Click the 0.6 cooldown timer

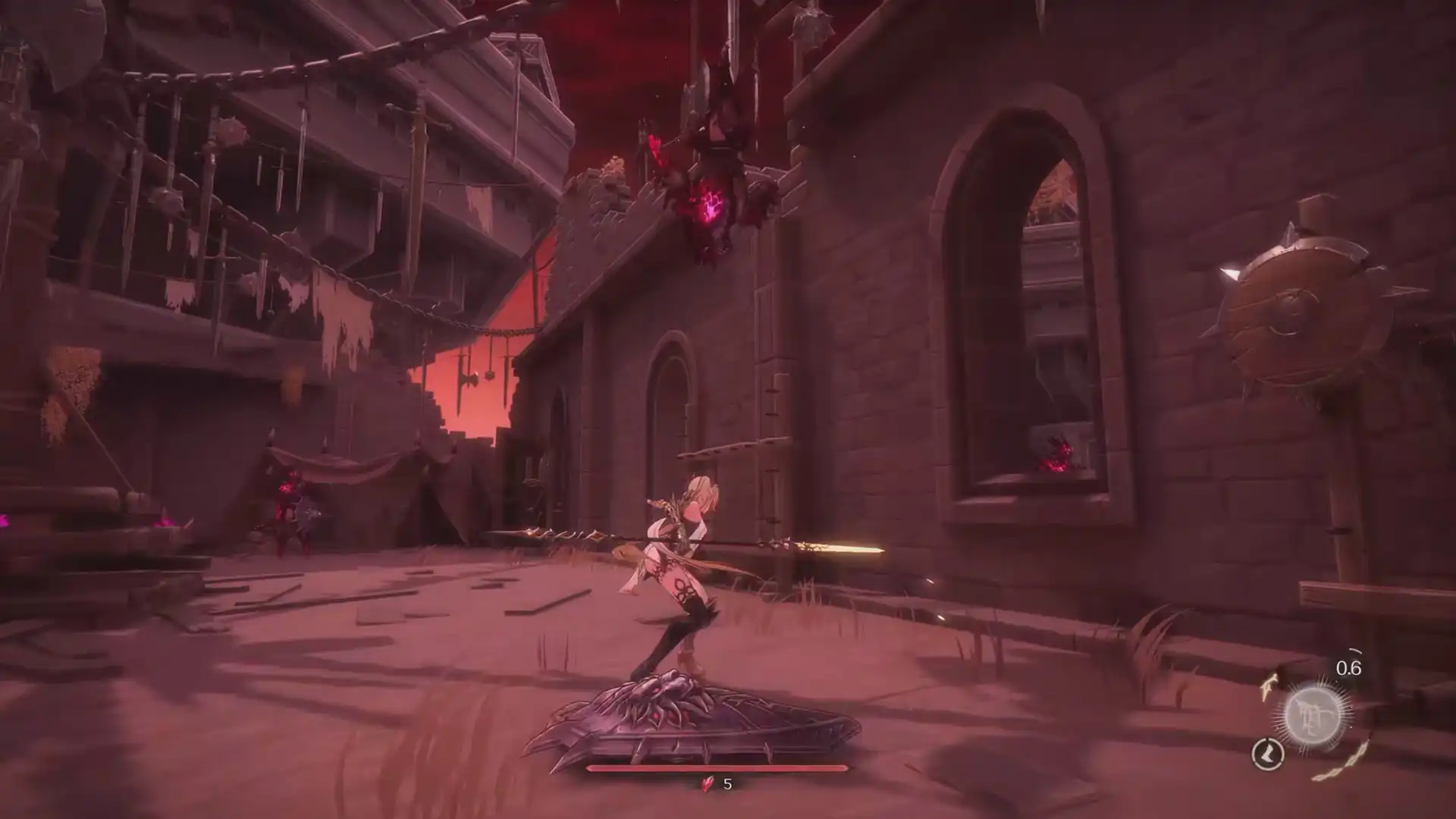tap(1349, 667)
